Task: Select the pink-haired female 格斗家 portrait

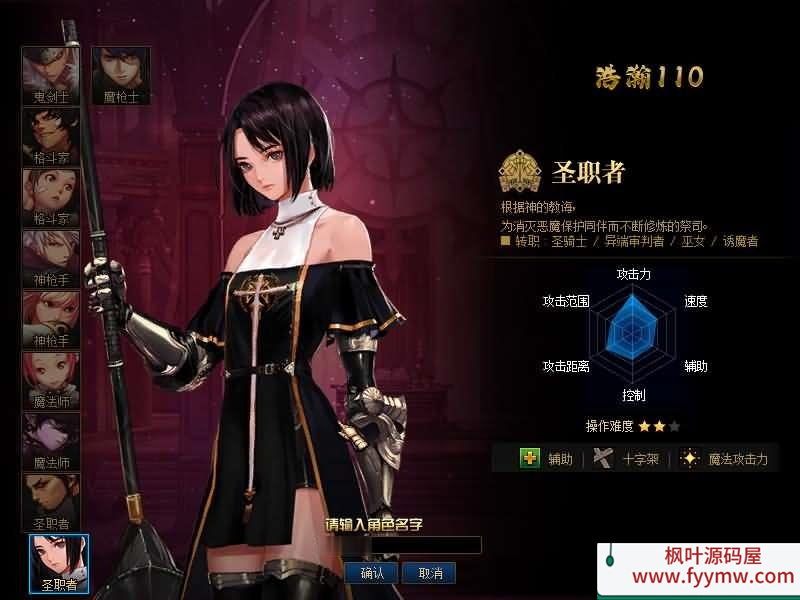Action: point(51,197)
